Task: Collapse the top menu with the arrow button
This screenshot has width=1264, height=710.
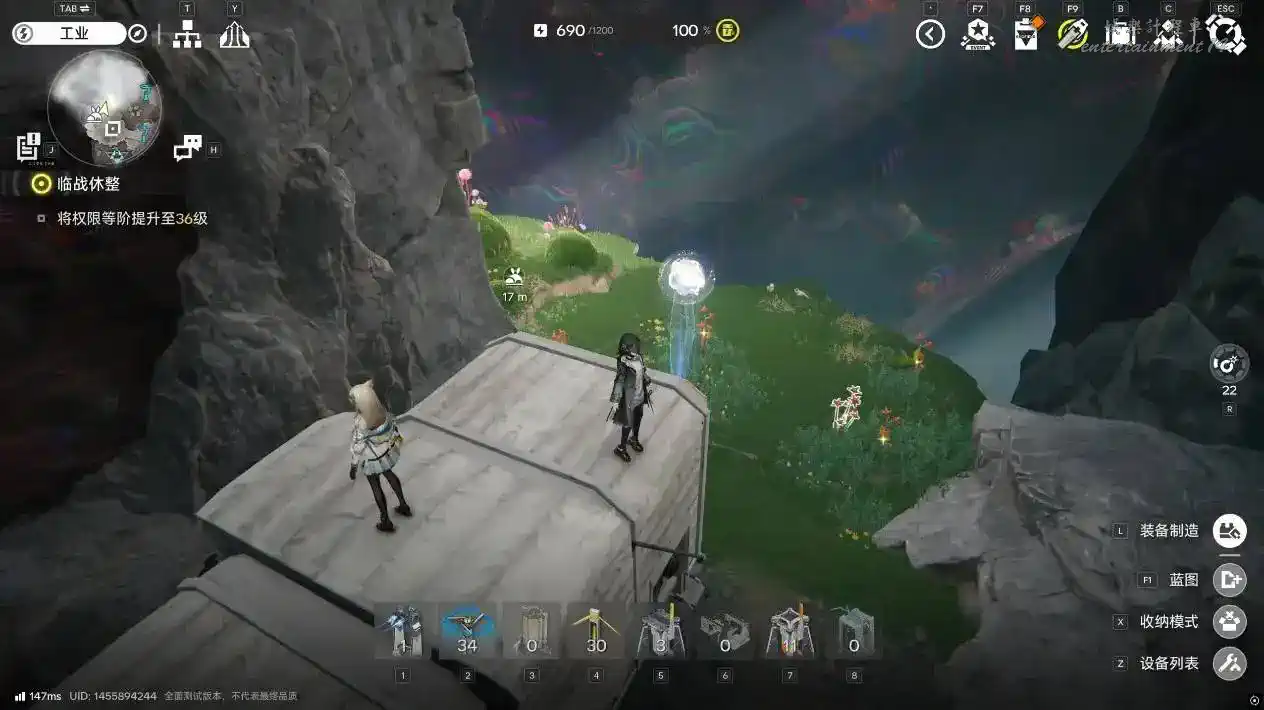Action: (930, 35)
